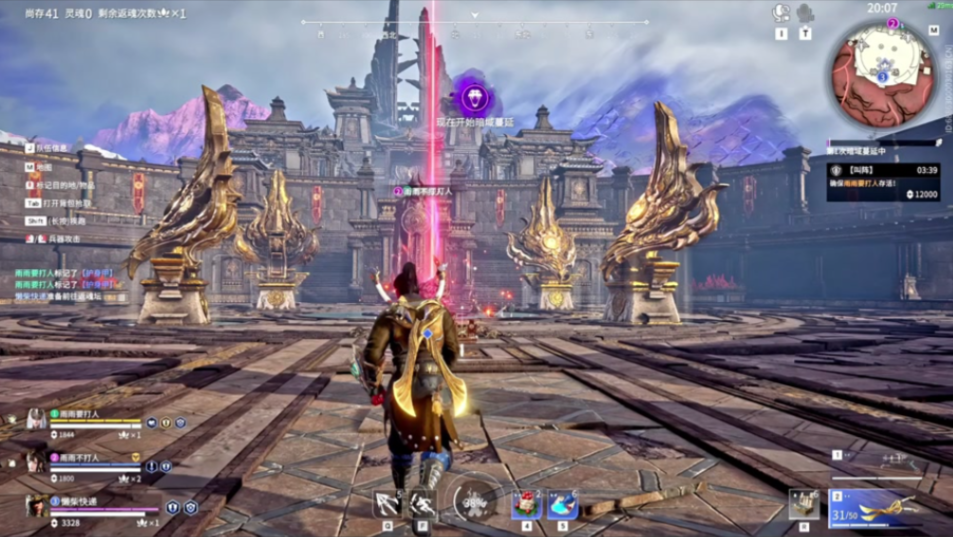The image size is (953, 537).
Task: Activate the dashing figure hero skill icon
Action: coord(421,503)
